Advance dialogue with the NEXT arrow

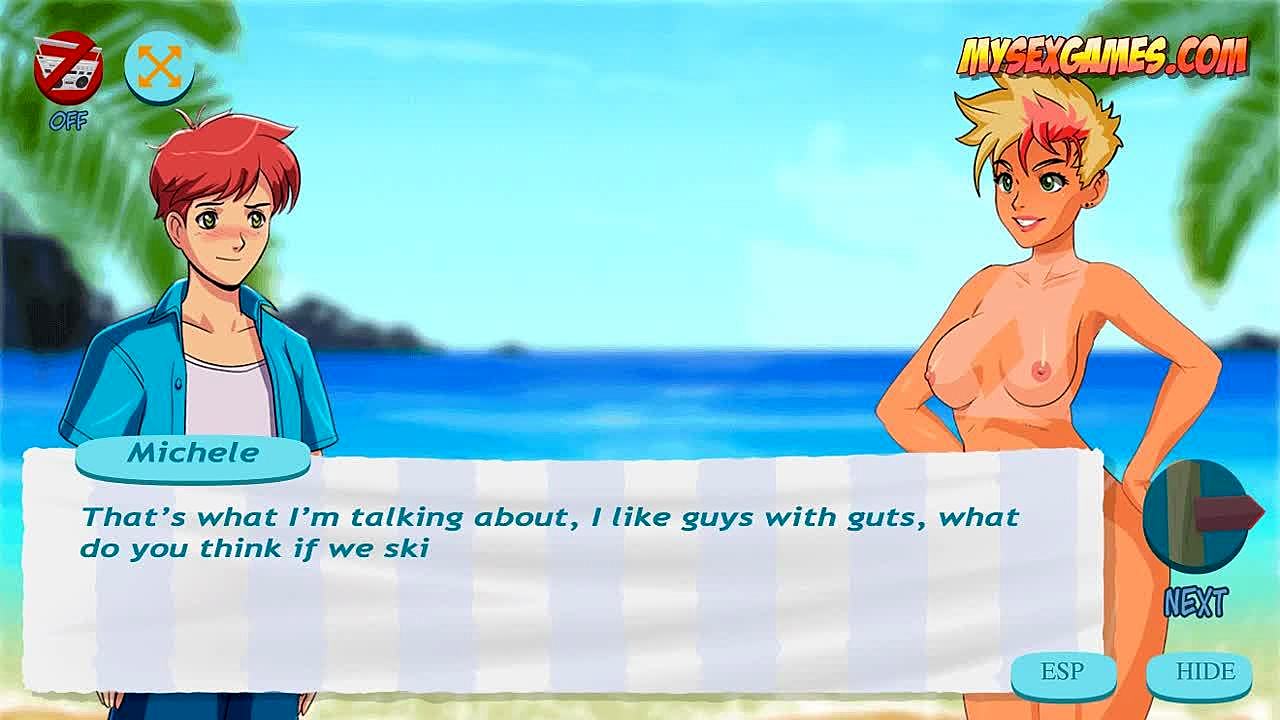1198,517
